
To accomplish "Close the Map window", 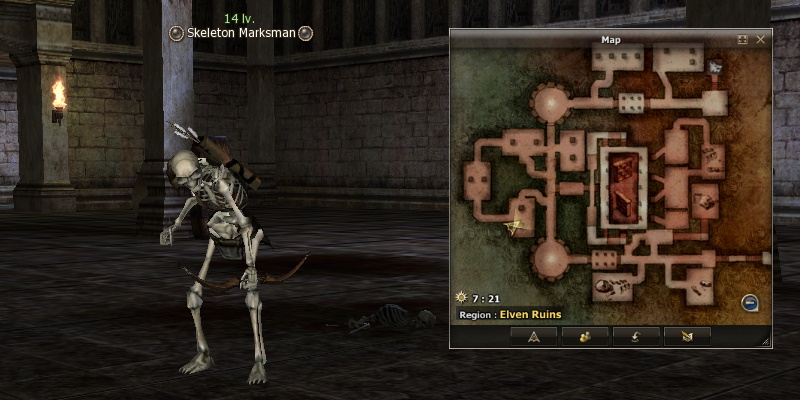I will (x=761, y=40).
